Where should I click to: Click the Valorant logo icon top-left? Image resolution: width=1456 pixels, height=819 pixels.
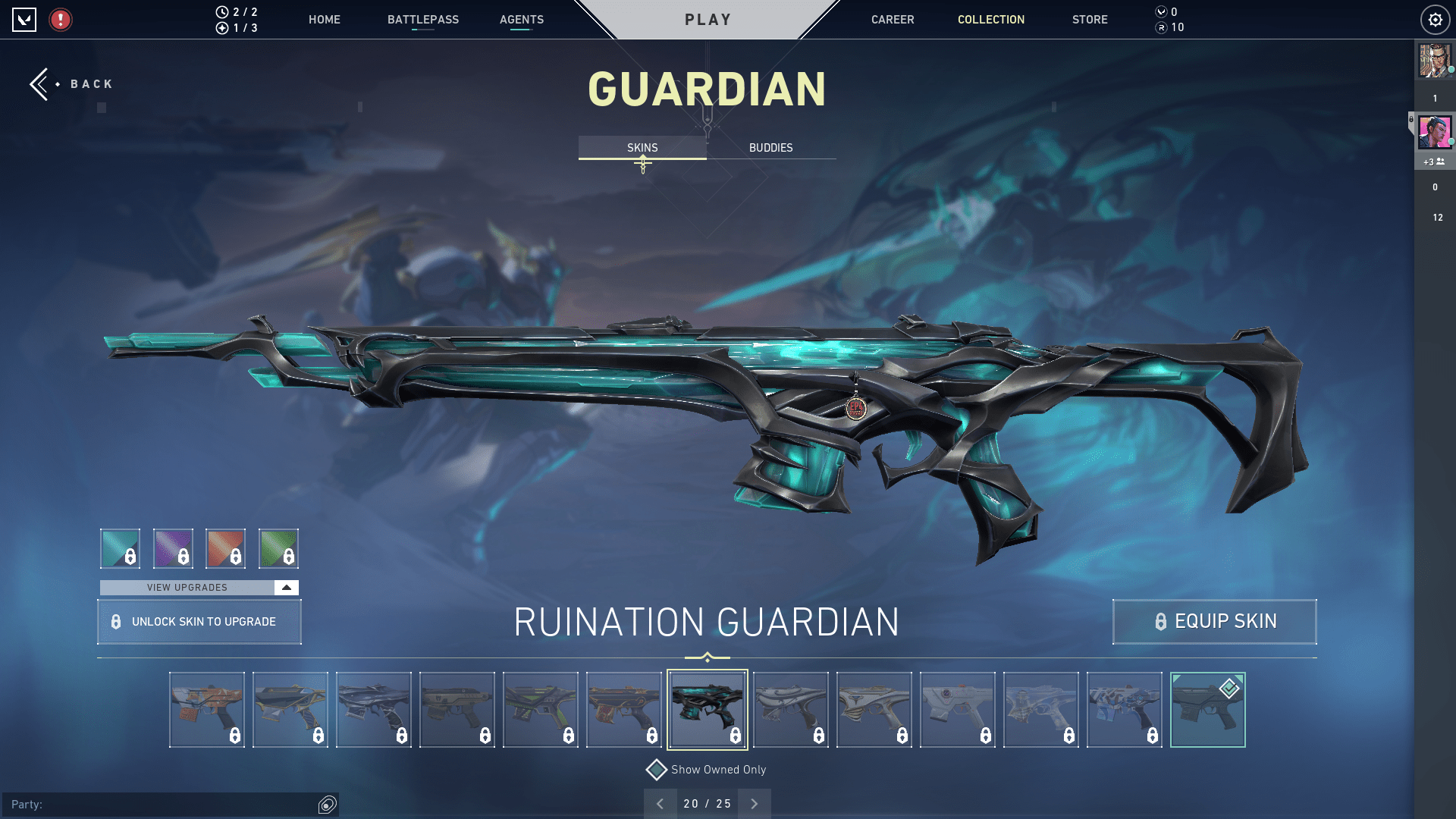click(x=25, y=19)
